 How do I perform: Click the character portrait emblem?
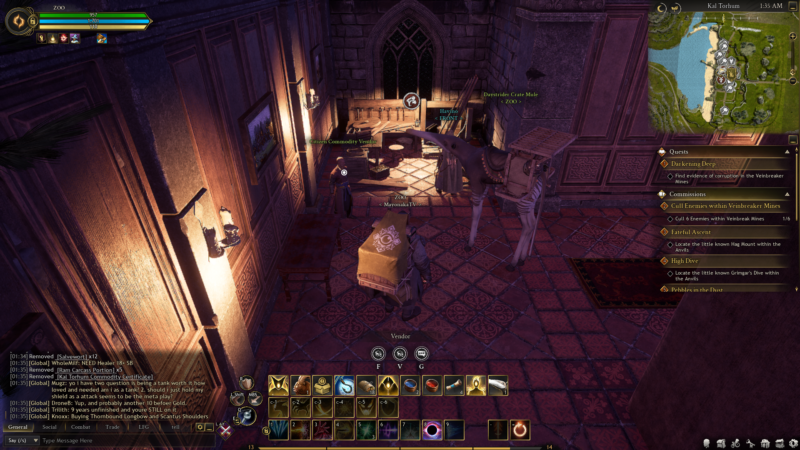[19, 20]
